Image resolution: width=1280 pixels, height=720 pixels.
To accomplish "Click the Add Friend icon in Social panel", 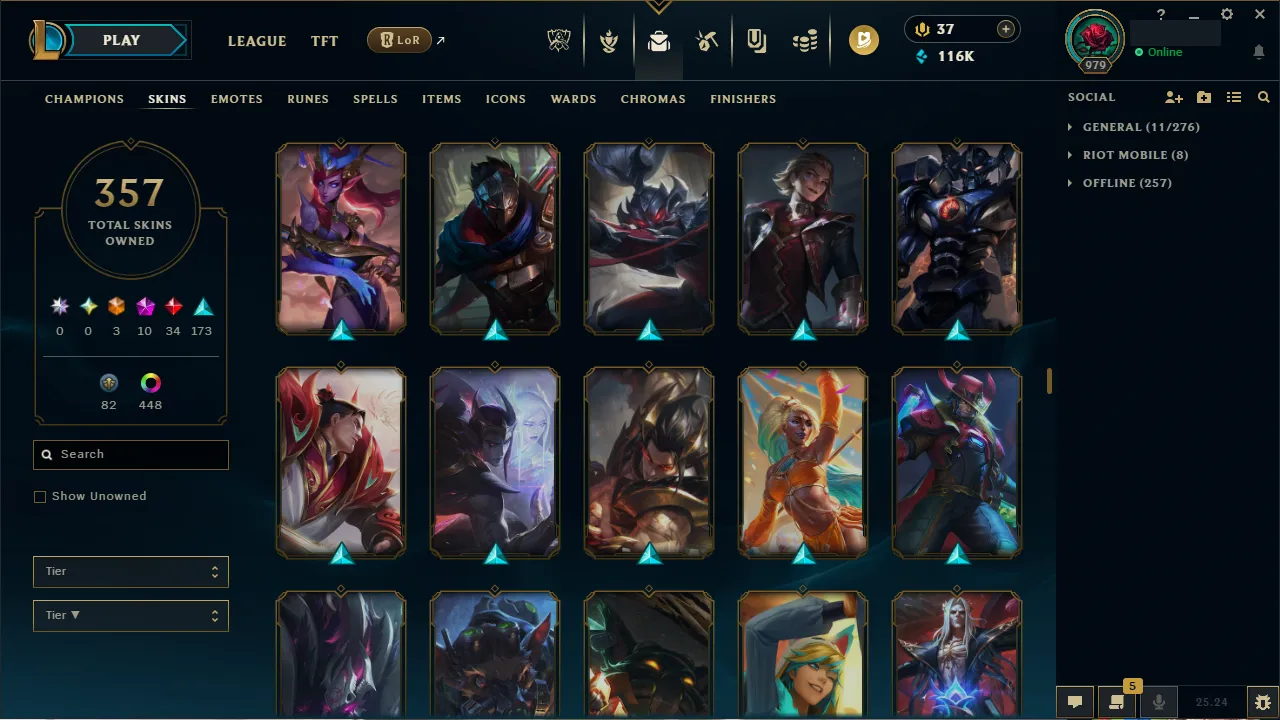I will coord(1174,97).
